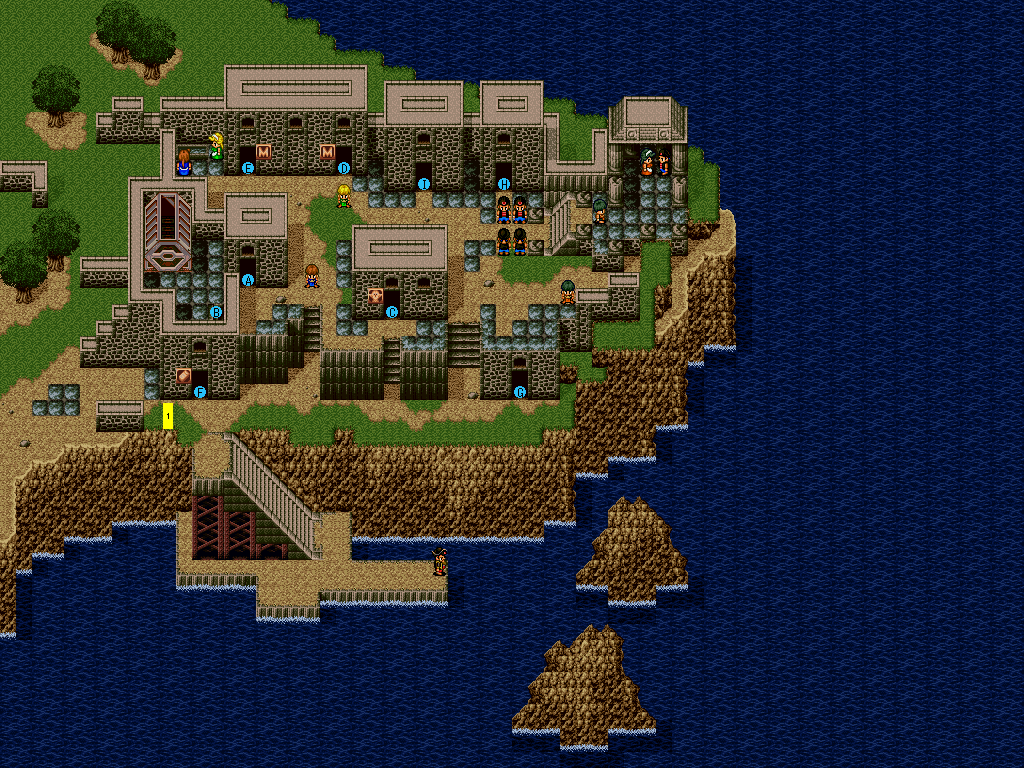This screenshot has height=768, width=1024.
Task: Click the blue B marker
Action: [216, 312]
